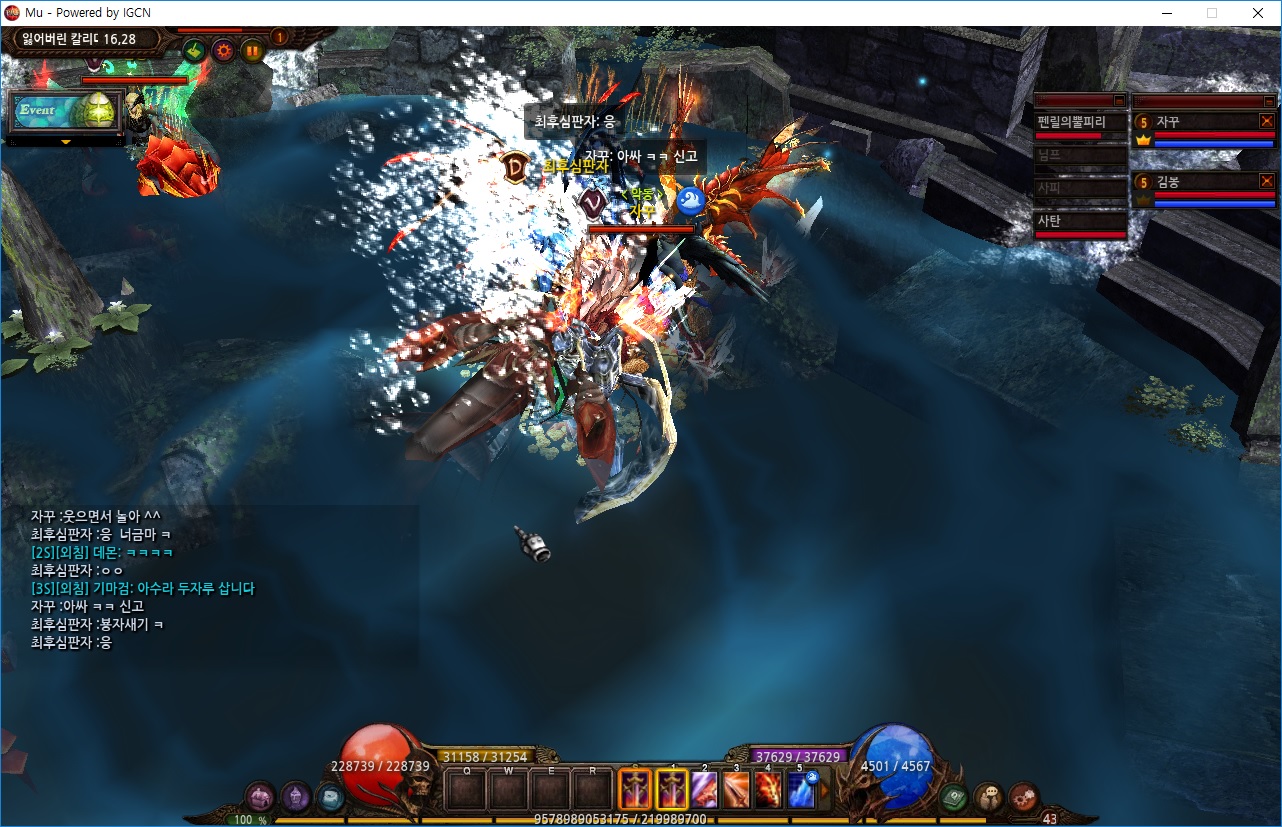The width and height of the screenshot is (1282, 827).
Task: Activate the skill in hotbar slot 2
Action: tap(704, 791)
